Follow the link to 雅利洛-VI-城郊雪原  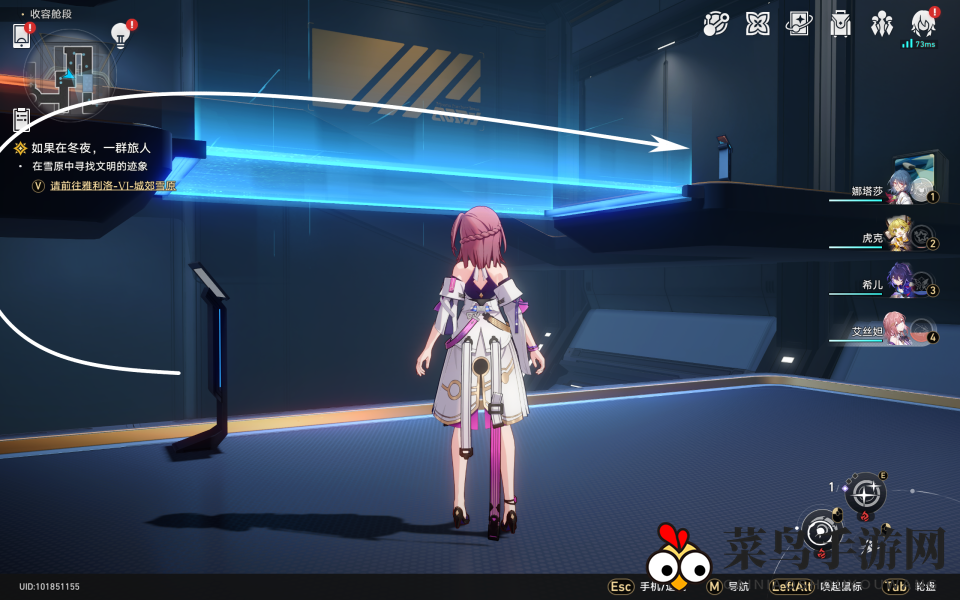[113, 186]
